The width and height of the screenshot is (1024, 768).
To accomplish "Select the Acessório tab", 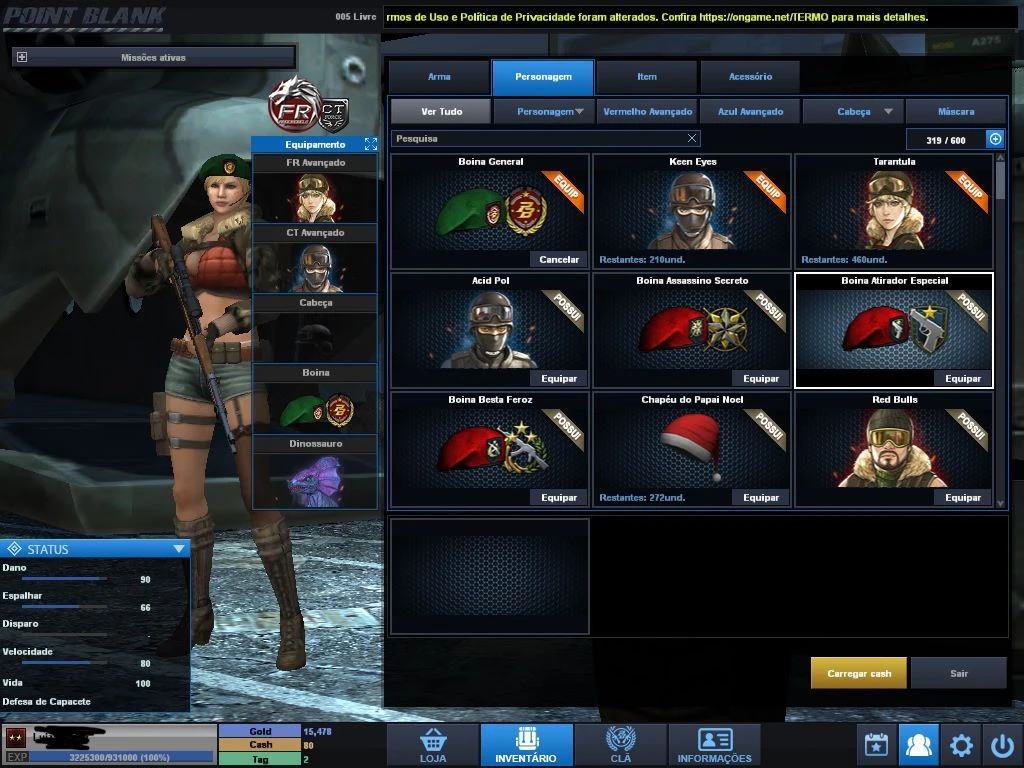I will [750, 77].
